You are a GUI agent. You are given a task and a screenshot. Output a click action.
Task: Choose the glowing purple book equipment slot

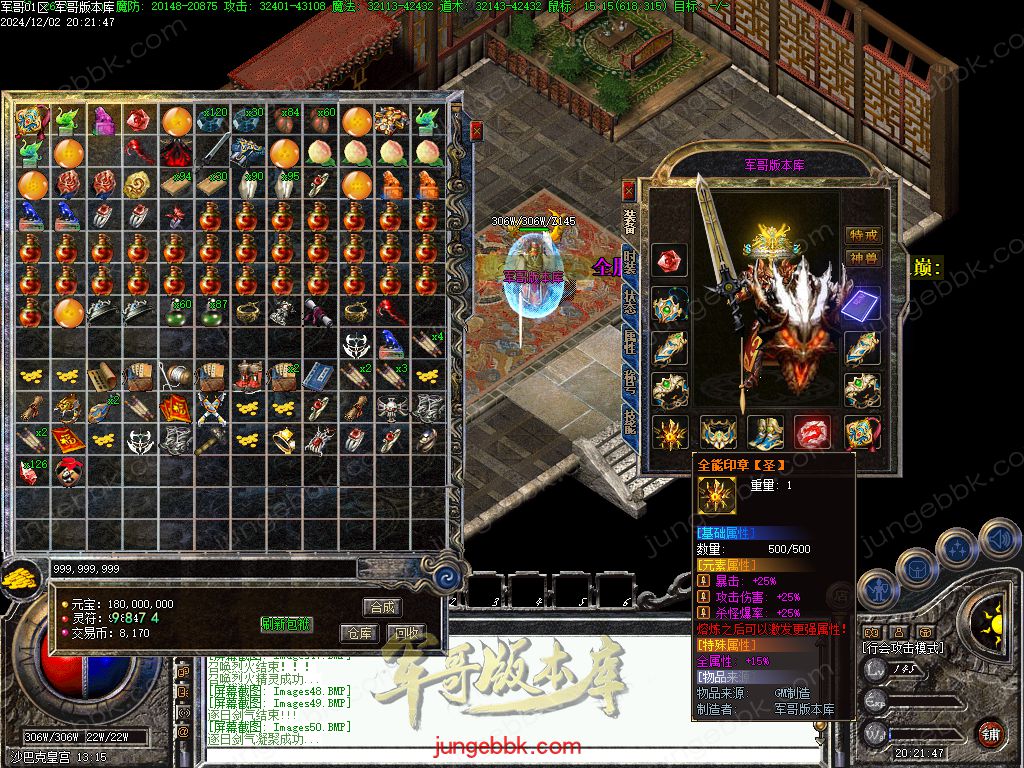(x=862, y=304)
